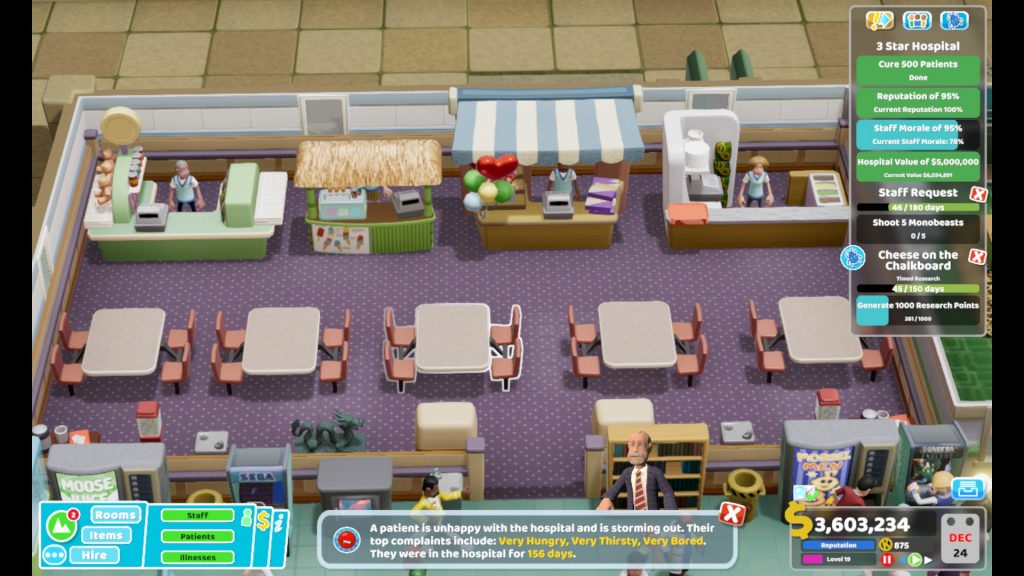Select the staff group tab in objectives panel
This screenshot has height=576, width=1024.
coord(917,20)
